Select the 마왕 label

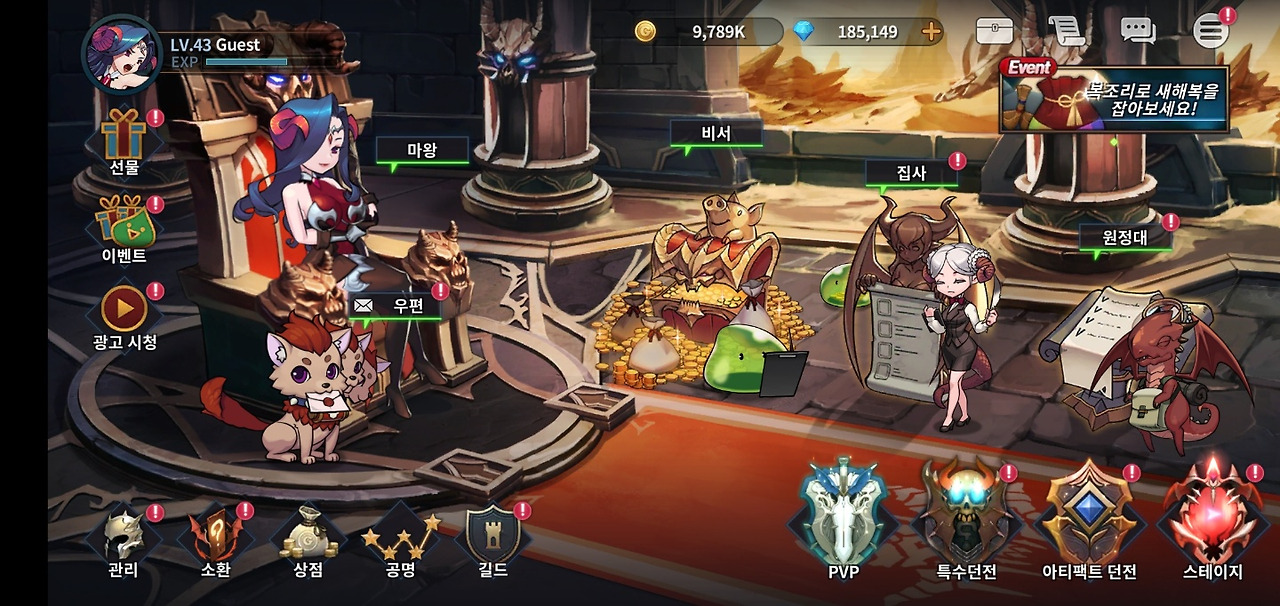(422, 150)
